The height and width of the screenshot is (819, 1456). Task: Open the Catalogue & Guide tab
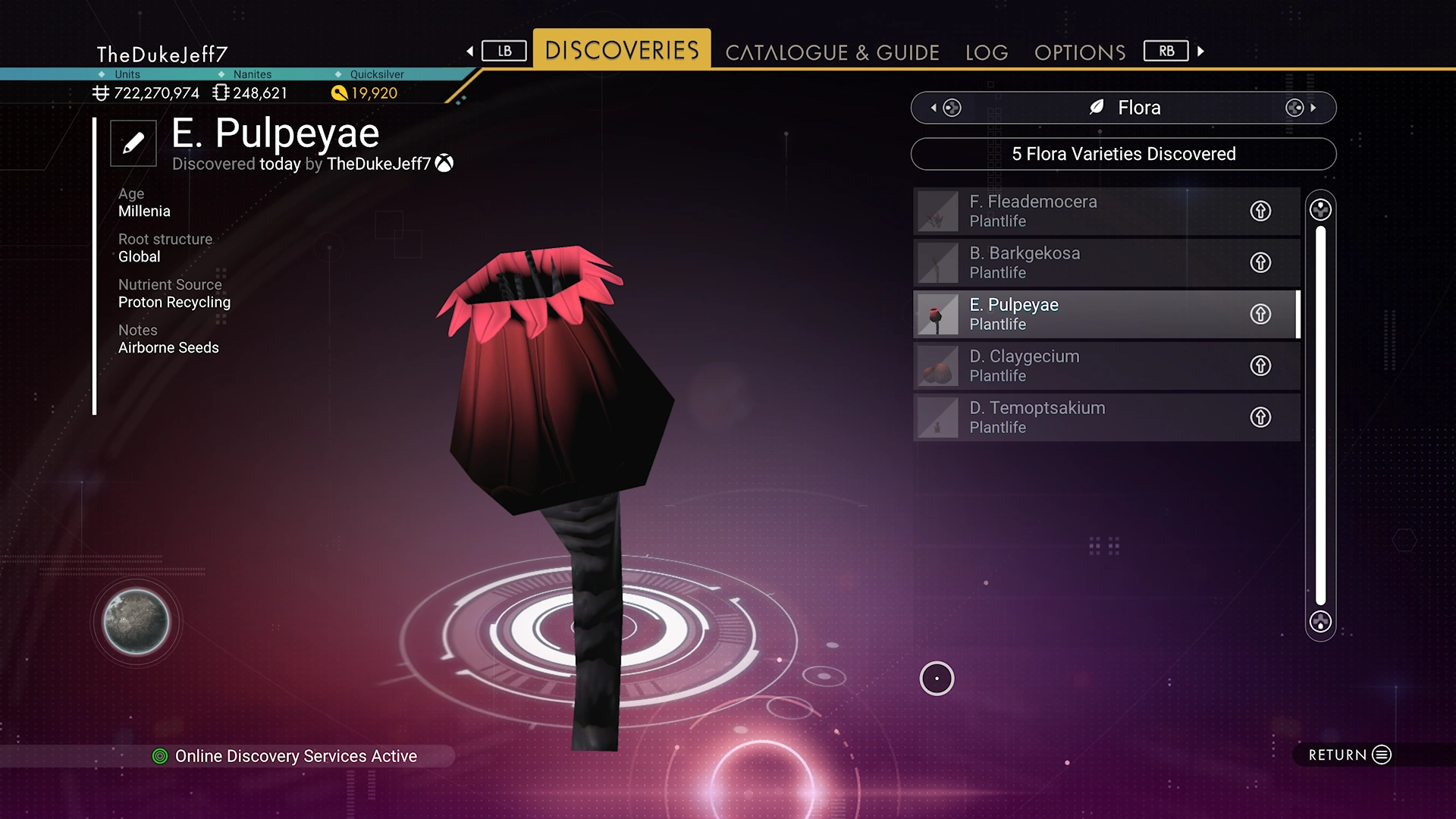point(832,52)
